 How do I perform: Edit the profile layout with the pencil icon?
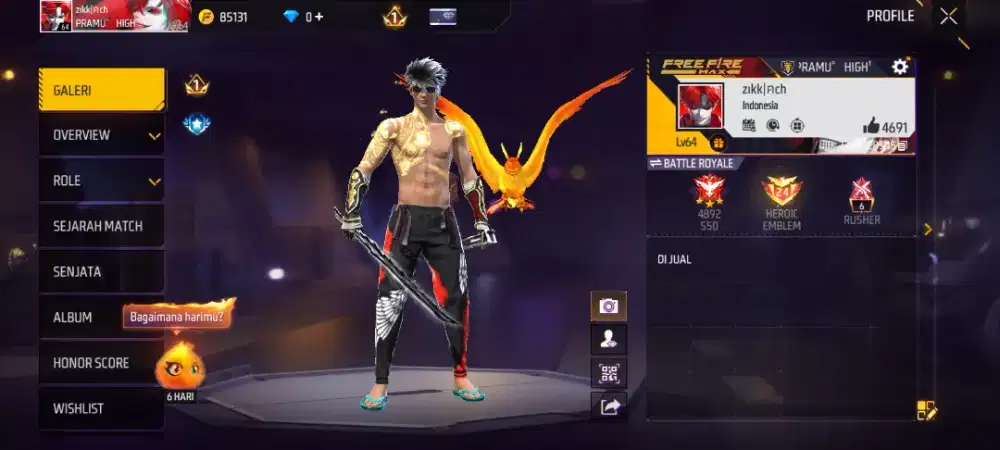(x=926, y=410)
